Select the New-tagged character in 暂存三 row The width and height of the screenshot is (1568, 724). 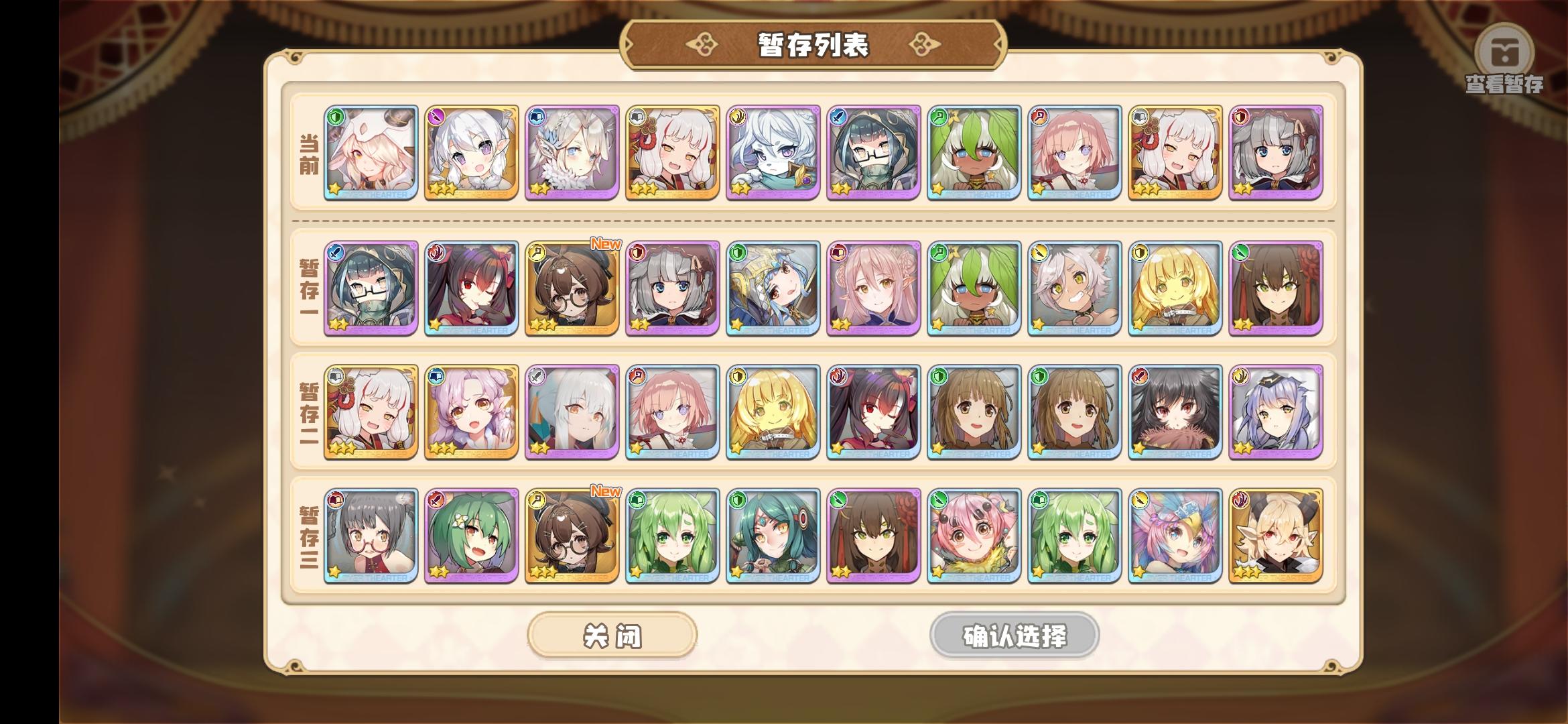coord(572,533)
